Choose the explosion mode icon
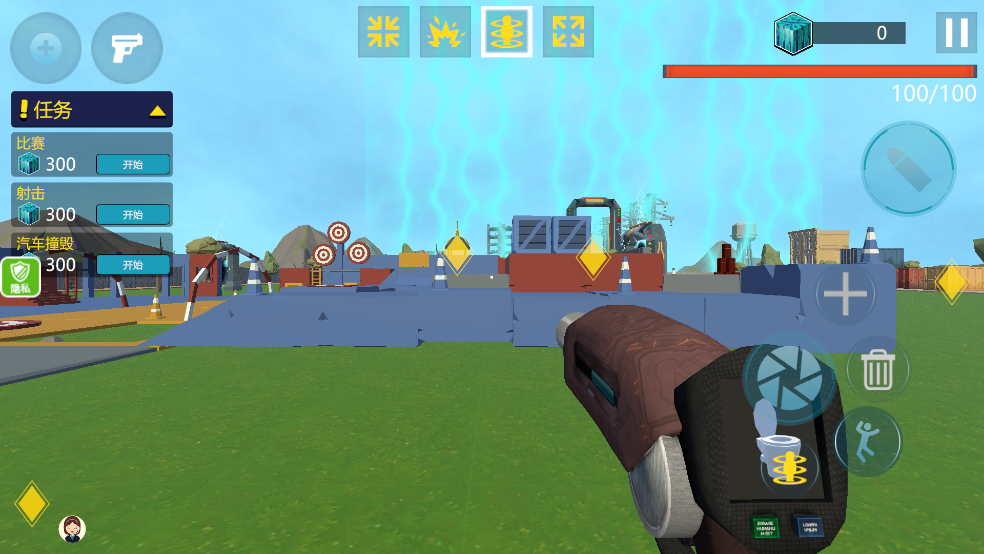984x554 pixels. pyautogui.click(x=445, y=32)
